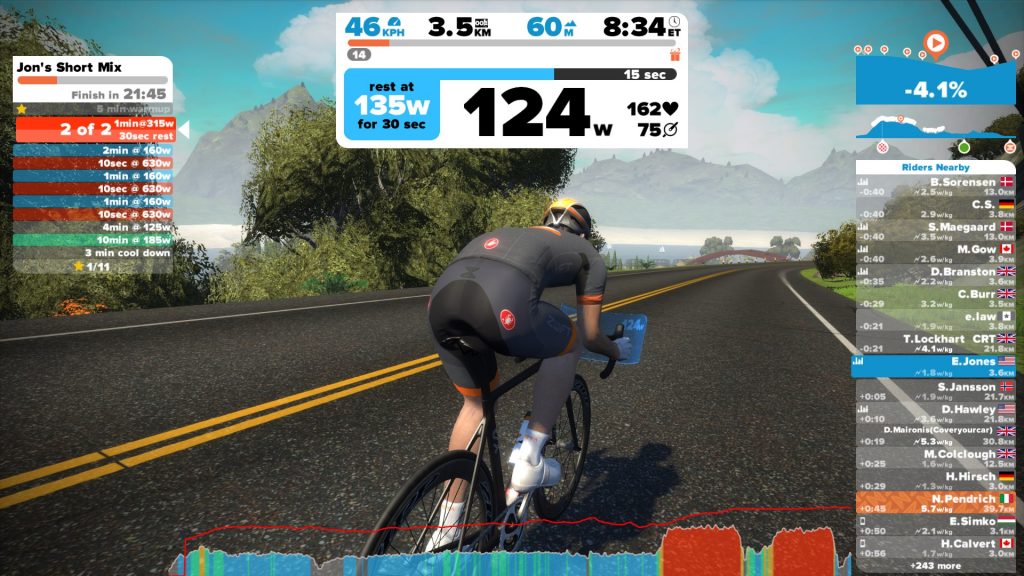
Task: Choose S.Jansson from nearby riders
Action: [935, 391]
